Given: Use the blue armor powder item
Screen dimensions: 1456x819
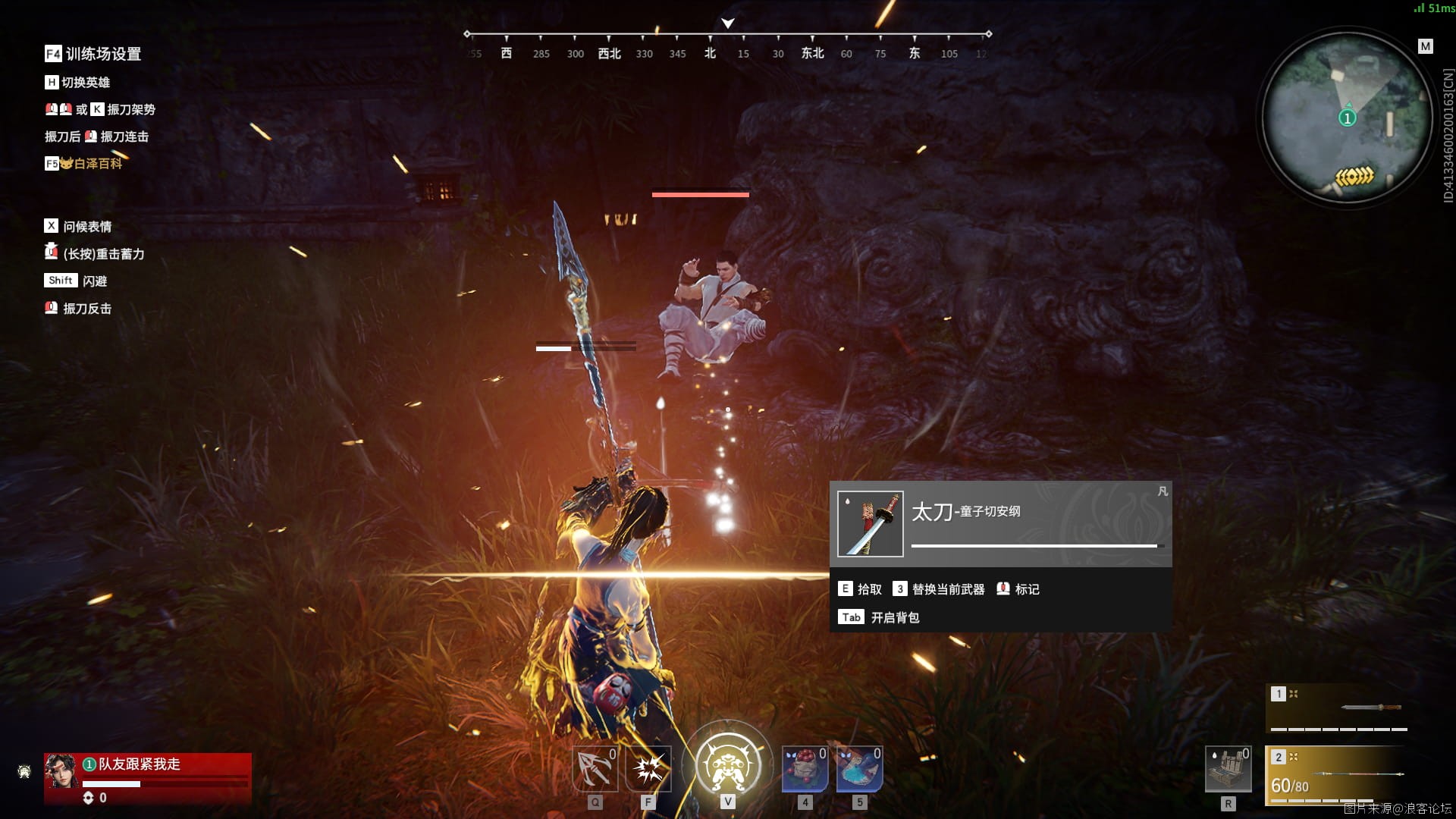Looking at the screenshot, I should (x=859, y=769).
